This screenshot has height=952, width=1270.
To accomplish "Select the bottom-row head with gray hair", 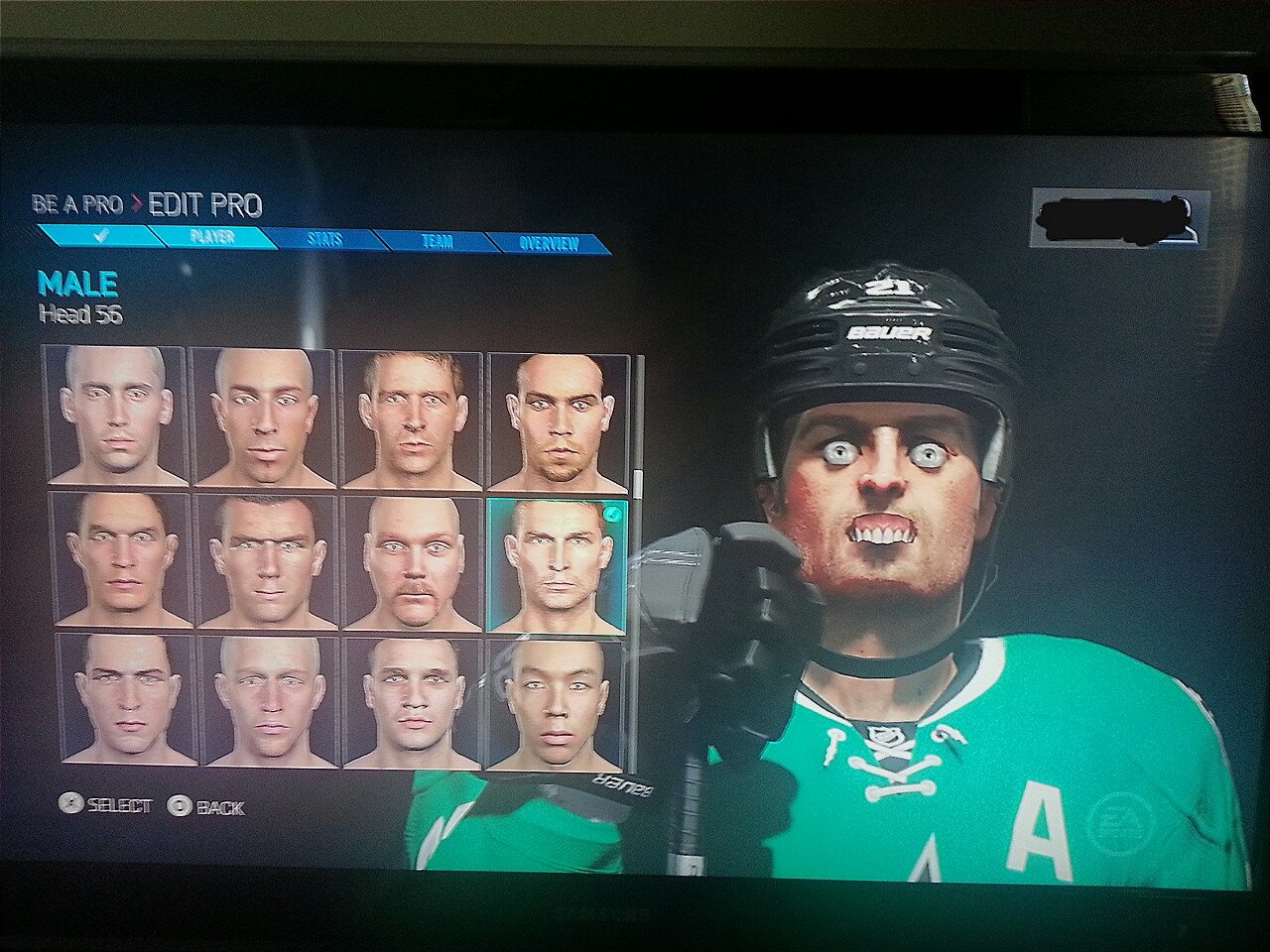I will click(270, 700).
